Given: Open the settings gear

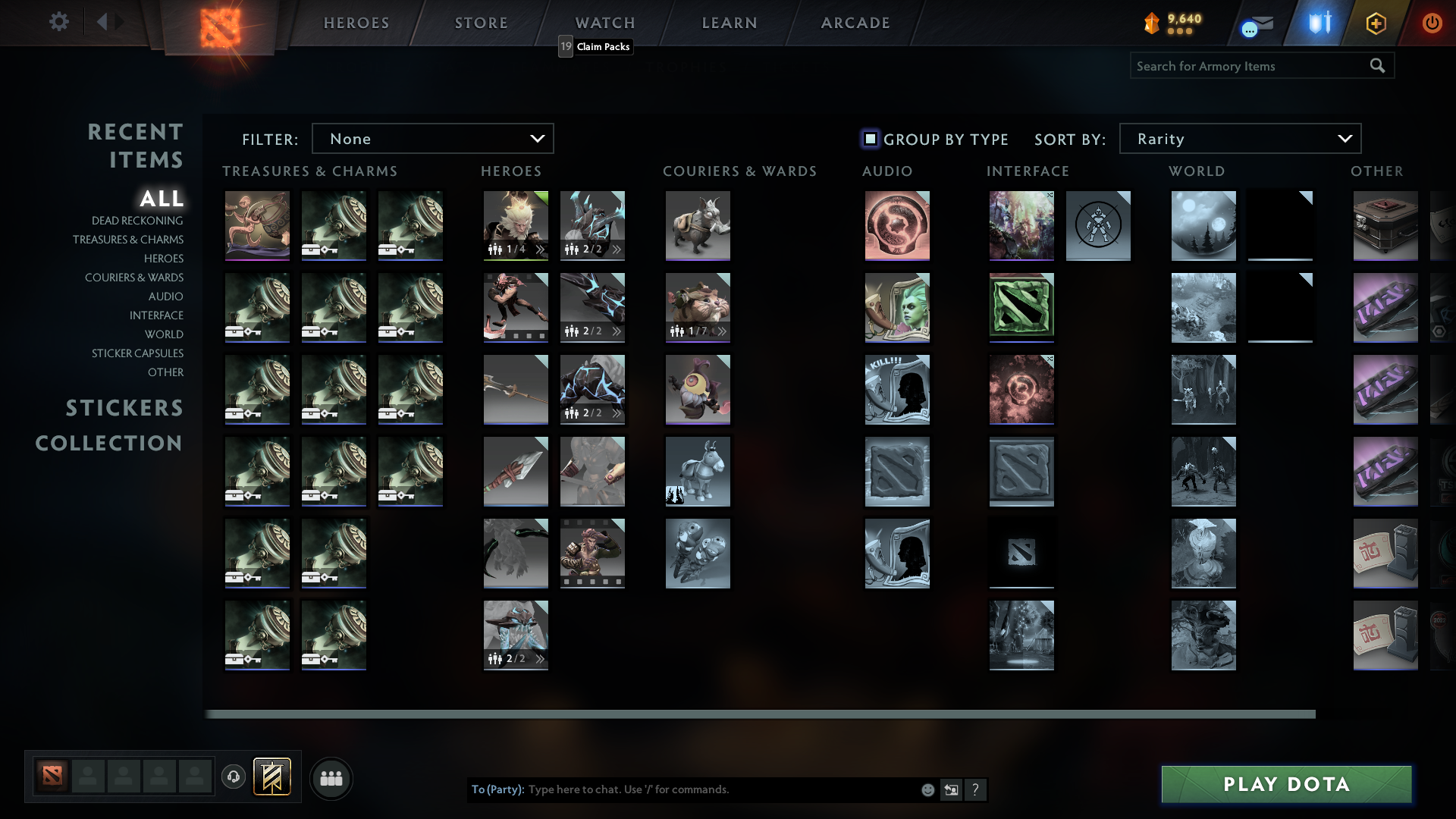Looking at the screenshot, I should (59, 22).
